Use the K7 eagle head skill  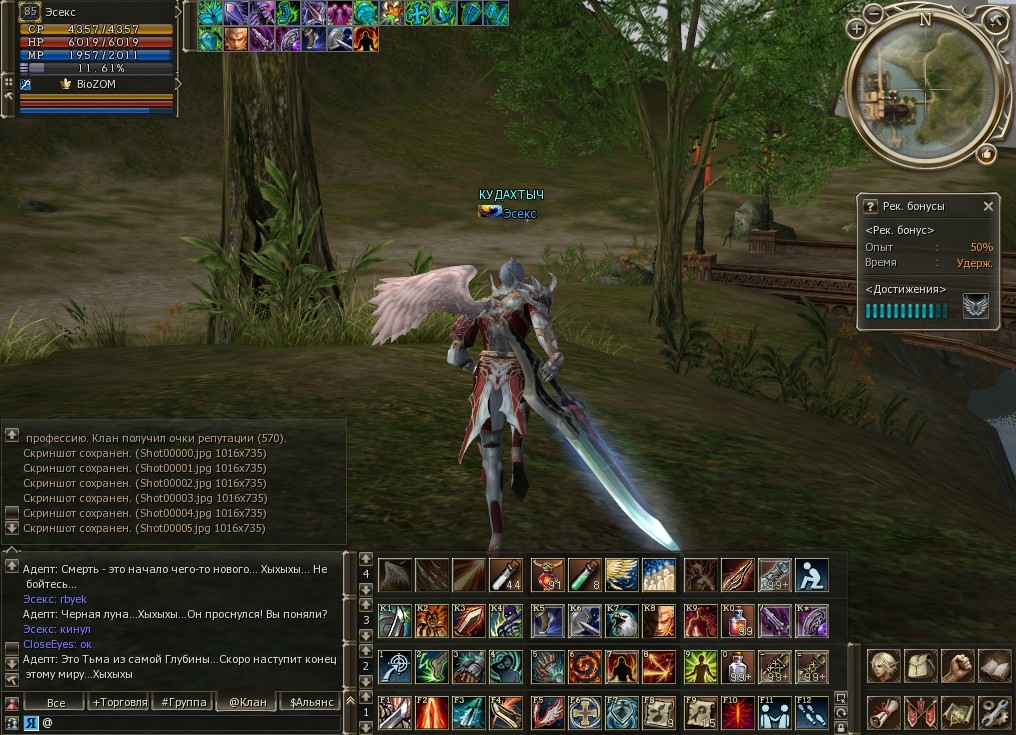tap(621, 621)
